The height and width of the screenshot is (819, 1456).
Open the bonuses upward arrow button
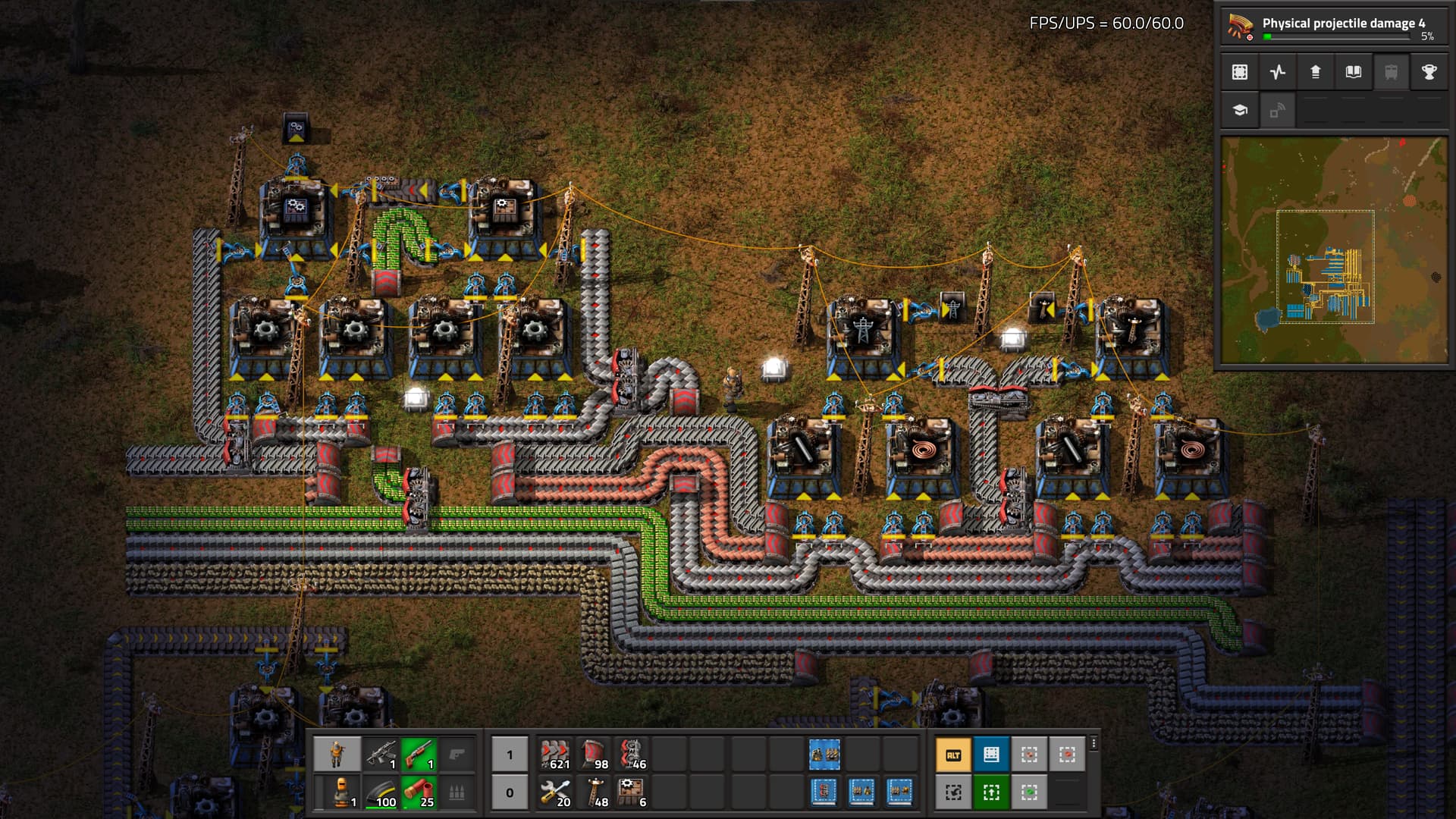(1316, 72)
